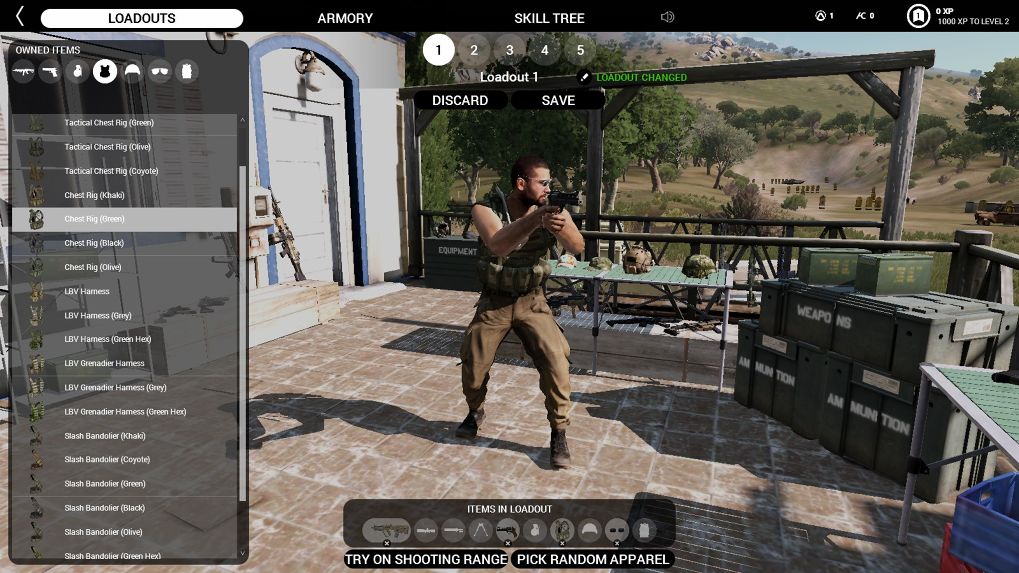
Task: Select Slash Bandolier (Coyote) from the list
Action: click(x=107, y=460)
